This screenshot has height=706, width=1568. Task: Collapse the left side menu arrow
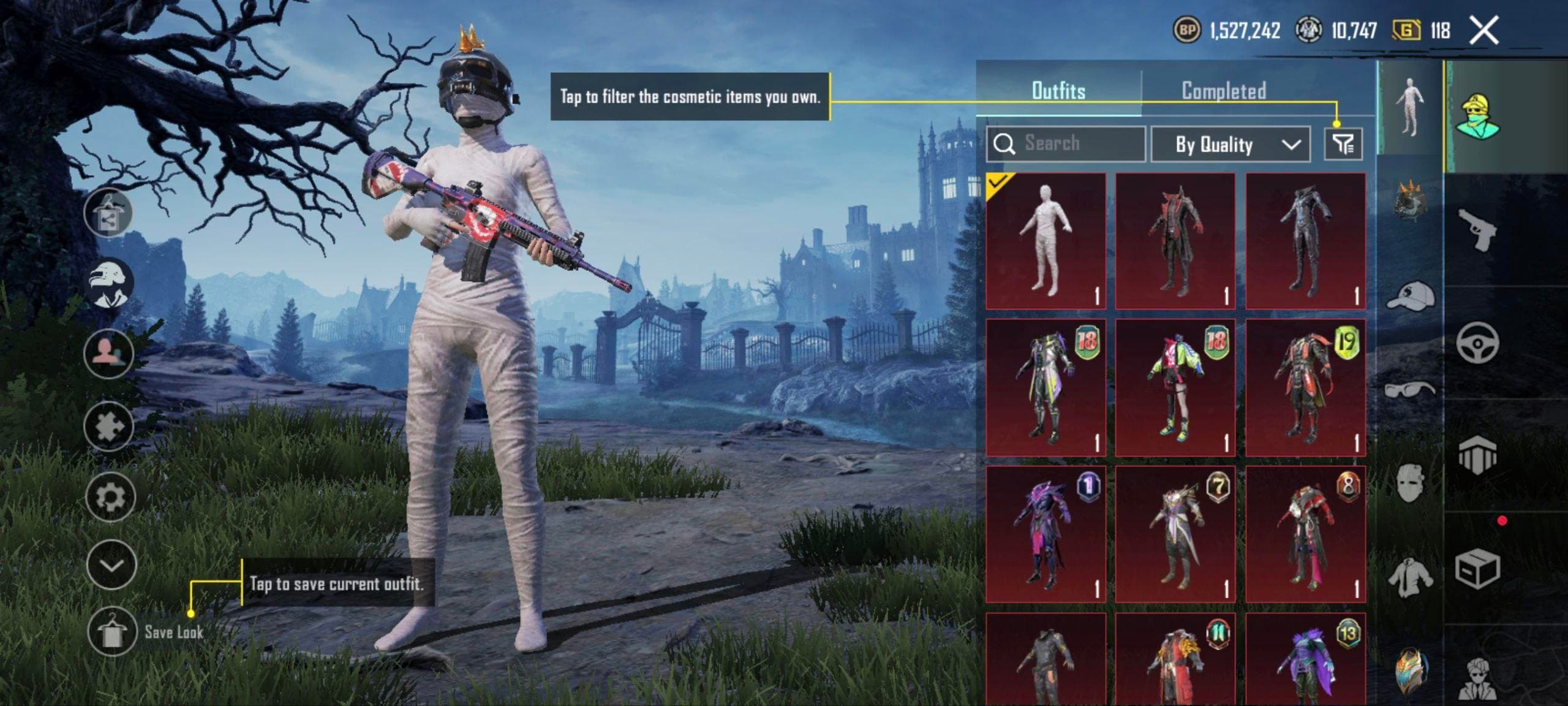pyautogui.click(x=111, y=564)
